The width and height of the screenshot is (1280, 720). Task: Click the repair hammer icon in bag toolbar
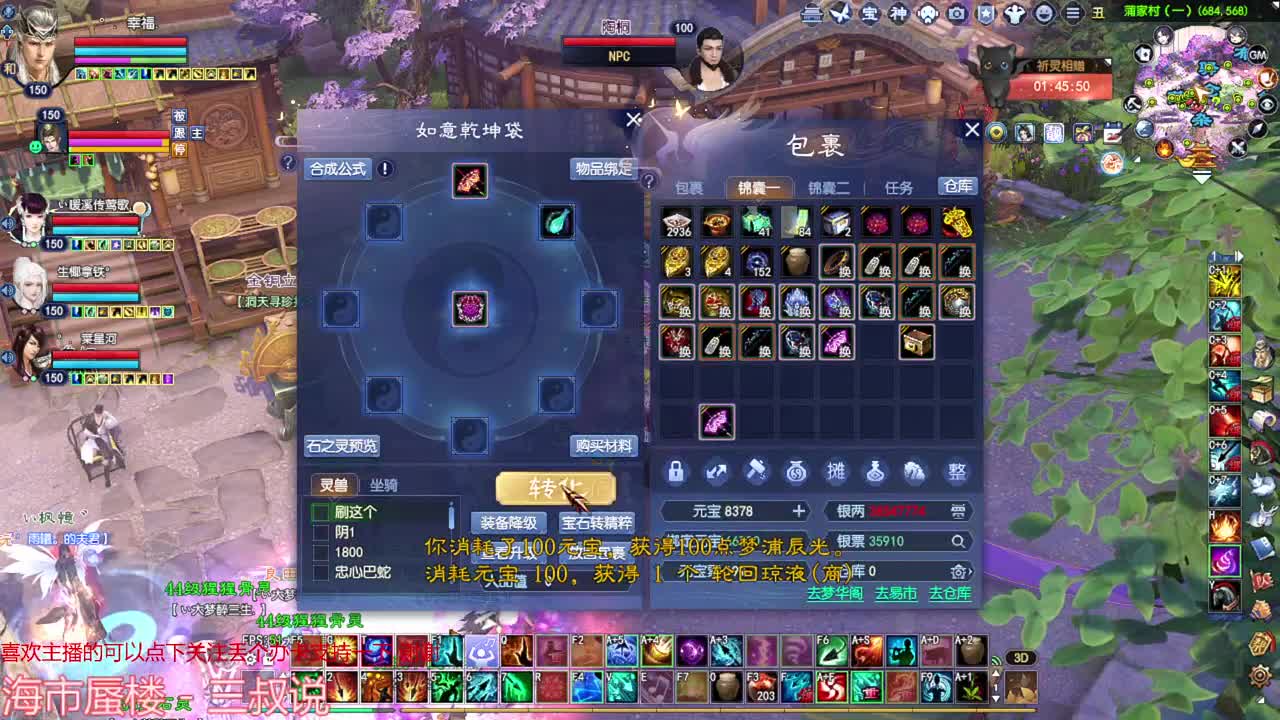coord(756,471)
